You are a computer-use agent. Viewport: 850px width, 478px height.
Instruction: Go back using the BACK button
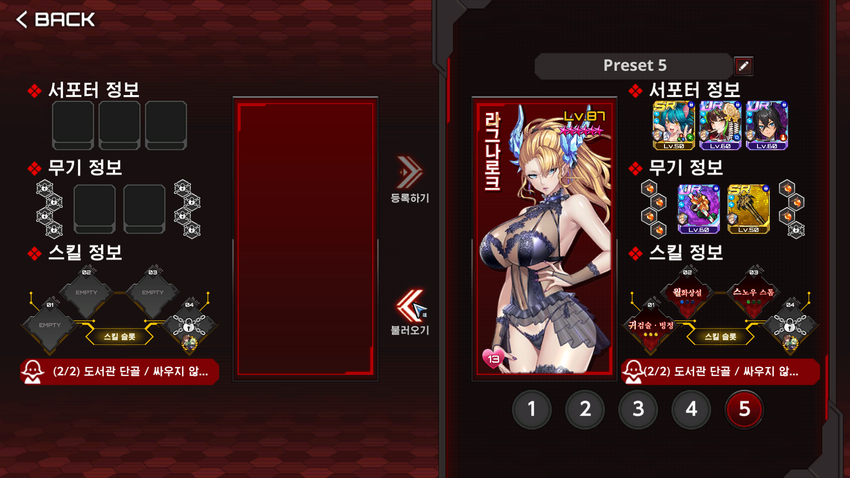click(56, 19)
